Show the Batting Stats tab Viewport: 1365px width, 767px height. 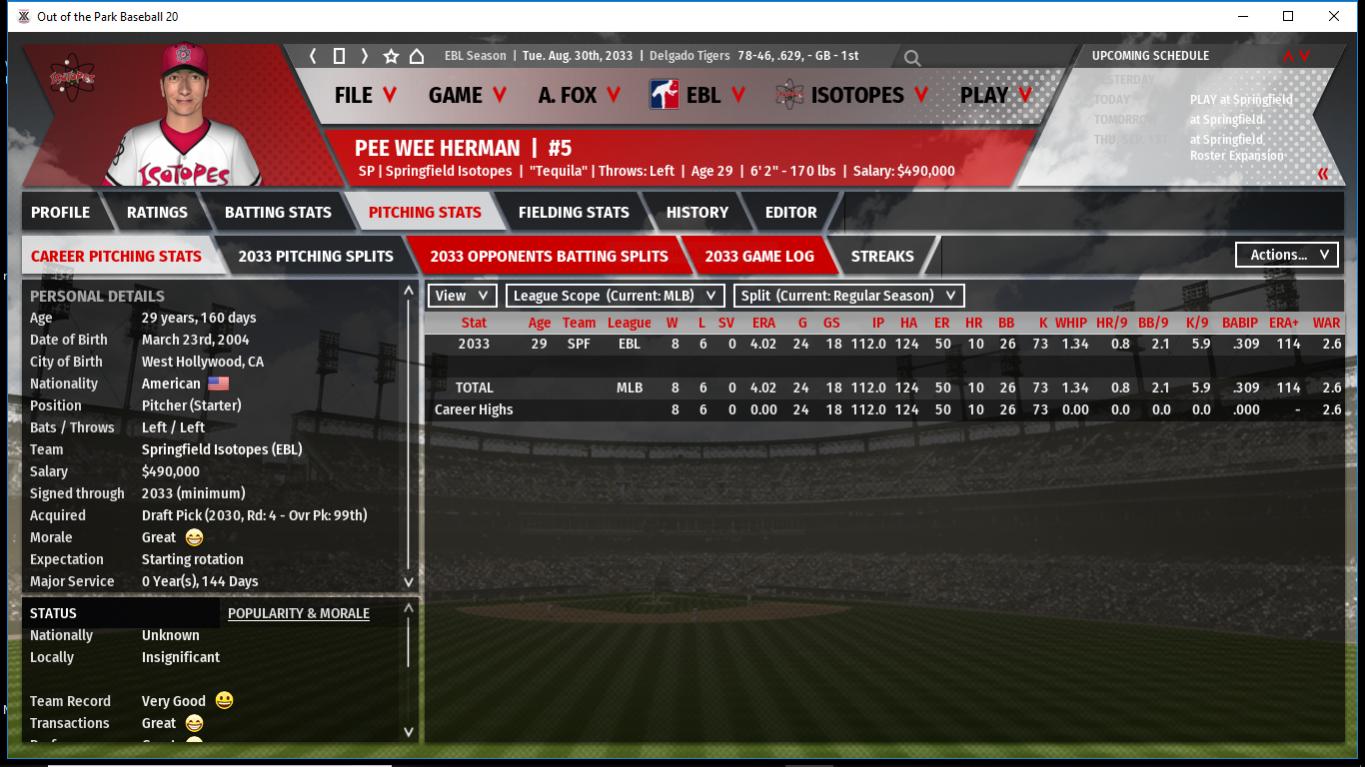278,212
